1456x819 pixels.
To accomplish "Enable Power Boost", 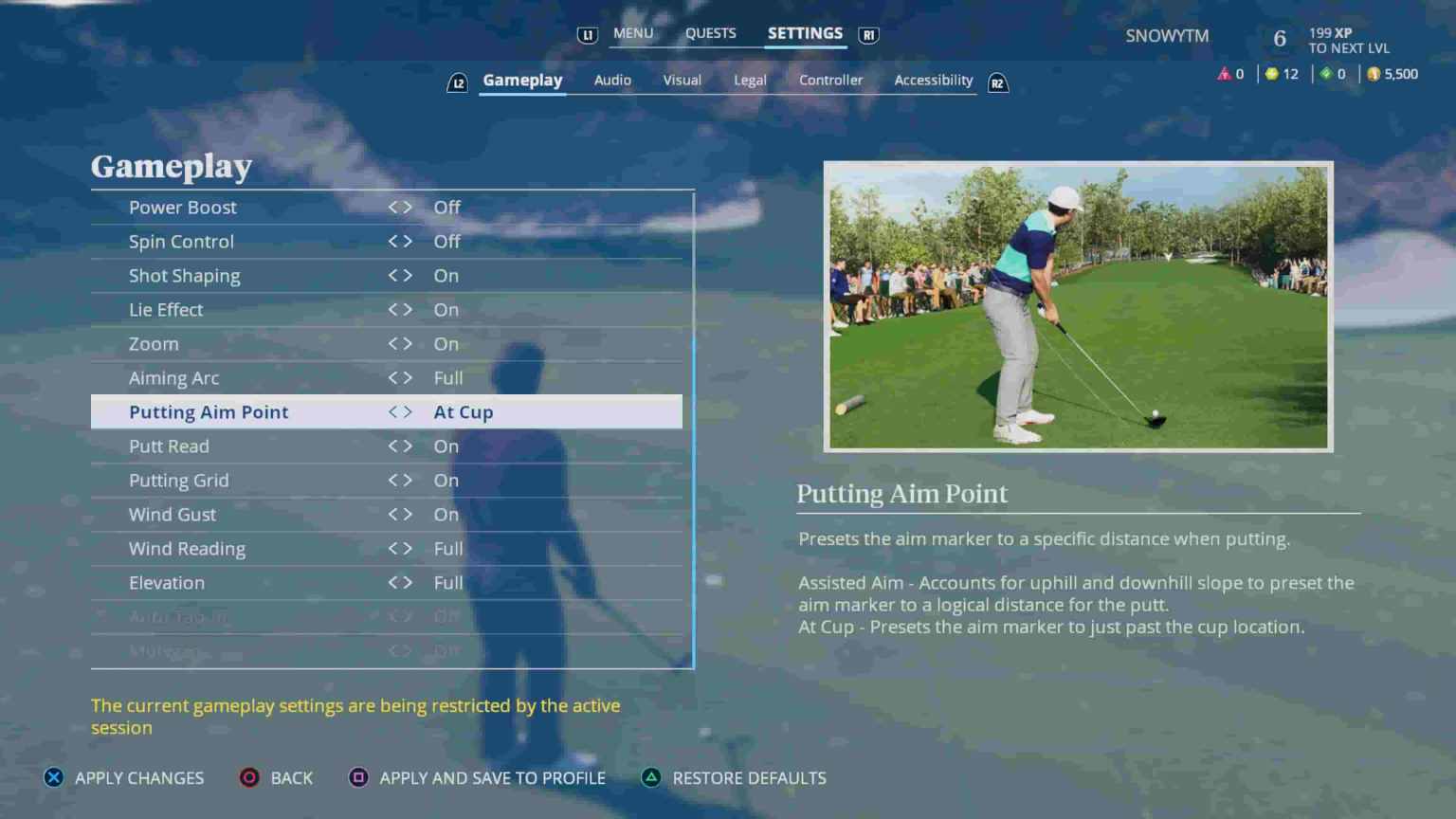I will 408,207.
